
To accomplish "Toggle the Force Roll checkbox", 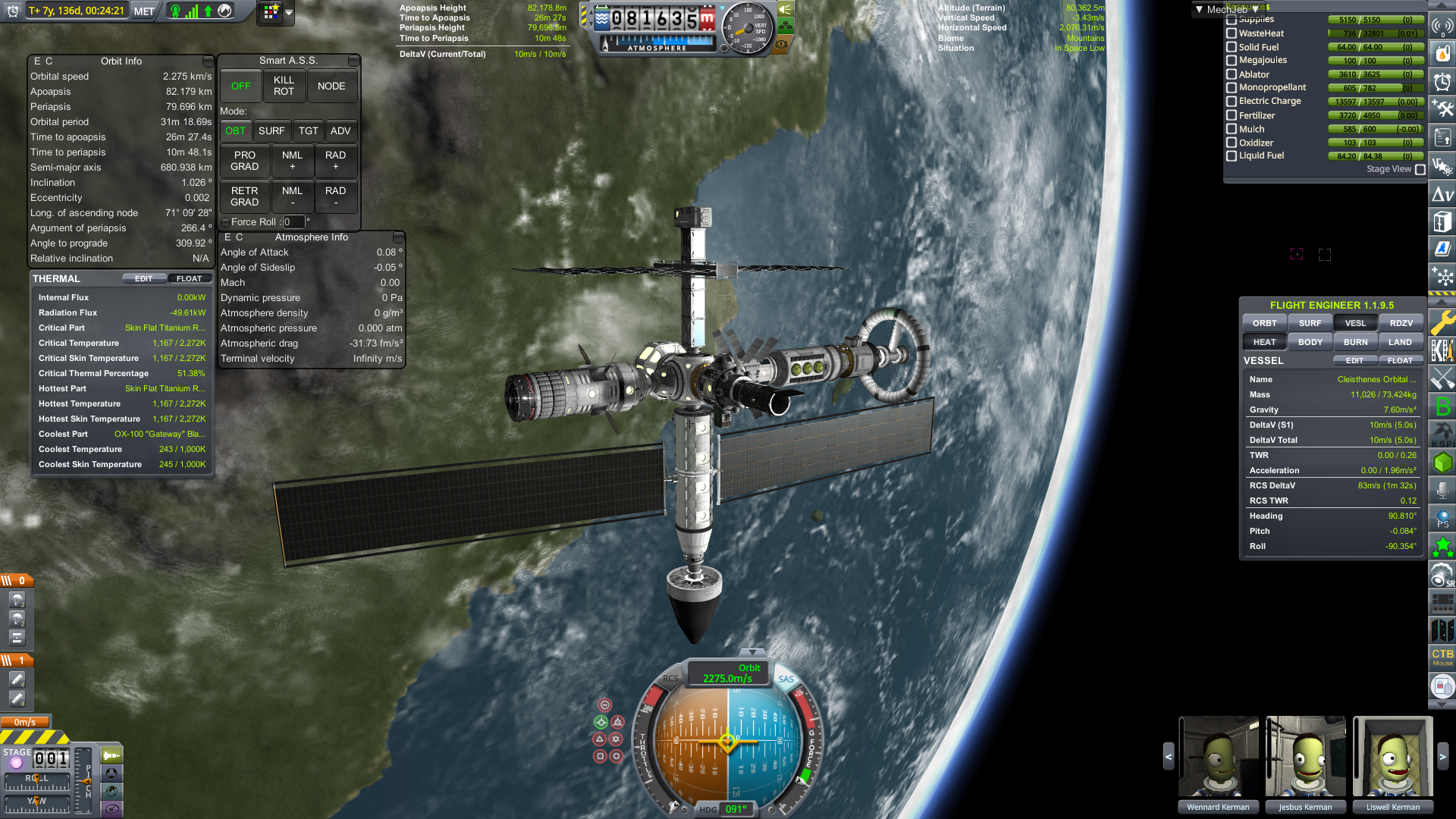I will tap(225, 222).
